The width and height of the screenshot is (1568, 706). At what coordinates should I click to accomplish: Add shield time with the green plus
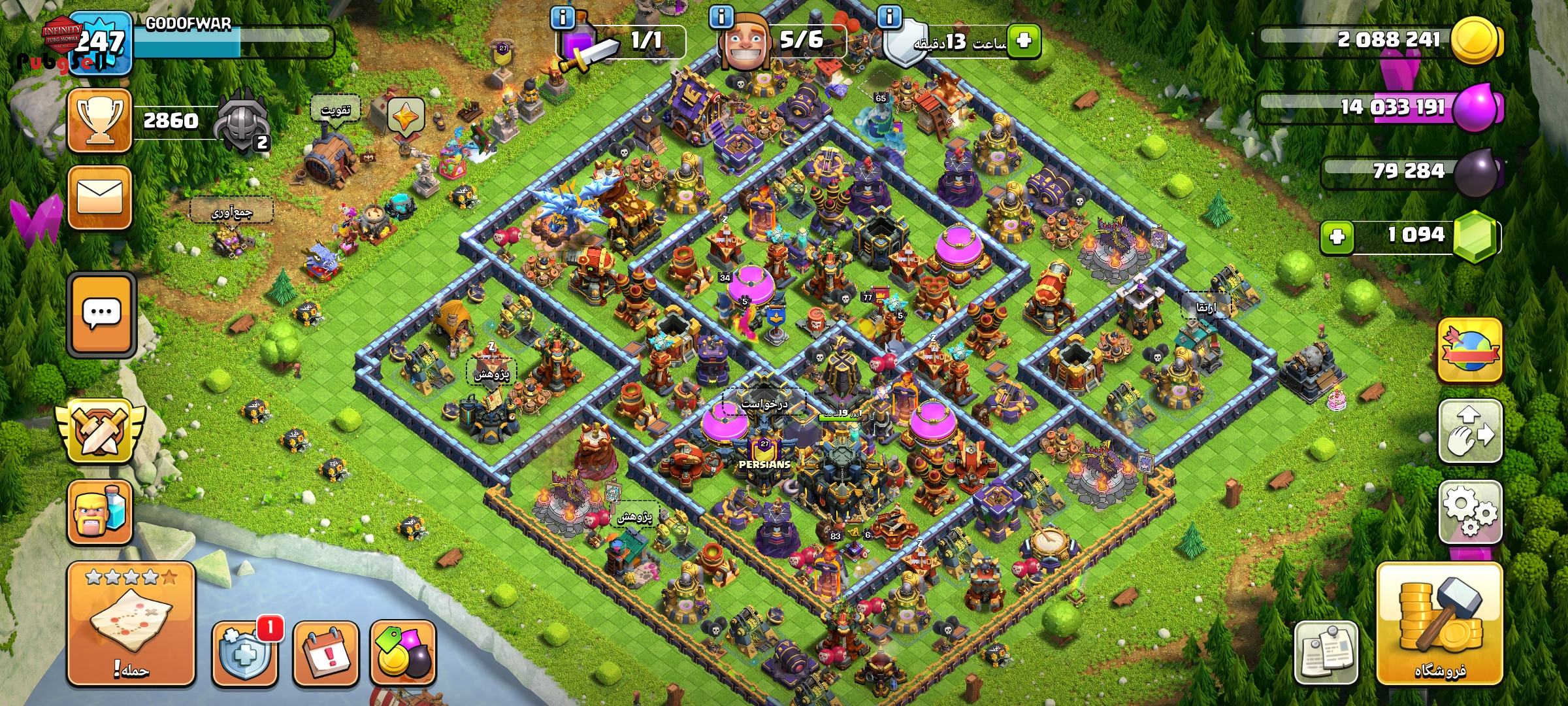(x=1024, y=41)
